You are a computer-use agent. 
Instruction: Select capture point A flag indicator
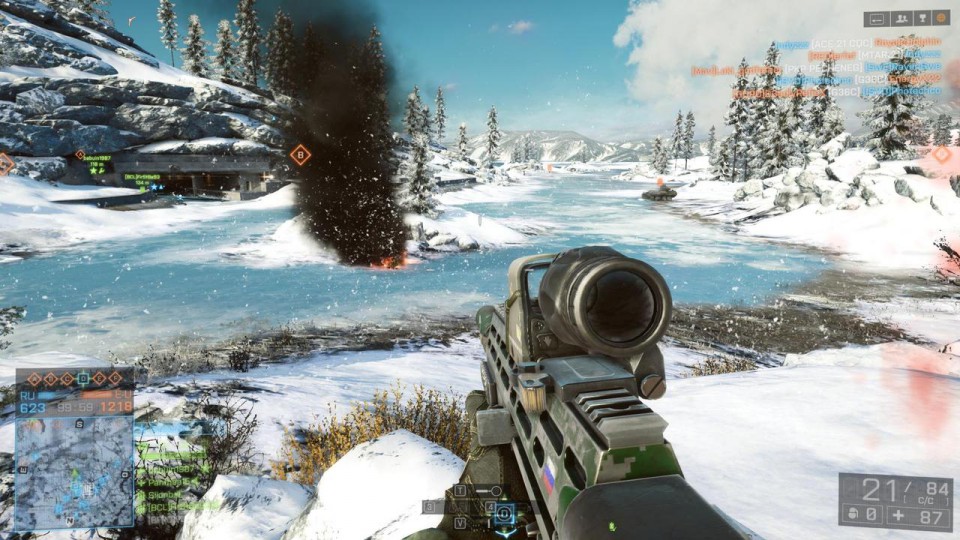click(x=34, y=379)
